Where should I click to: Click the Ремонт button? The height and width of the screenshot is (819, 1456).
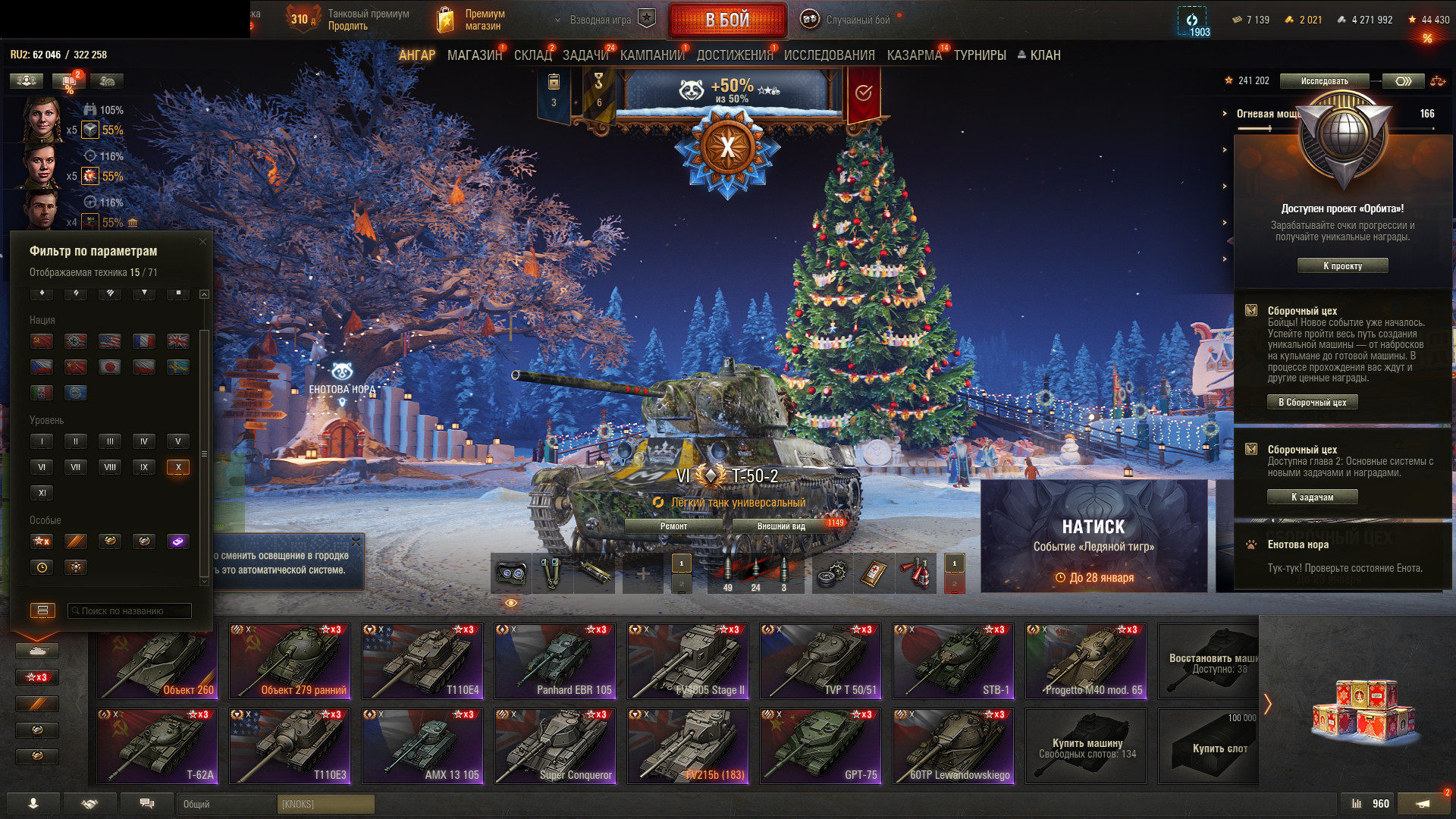pos(673,526)
